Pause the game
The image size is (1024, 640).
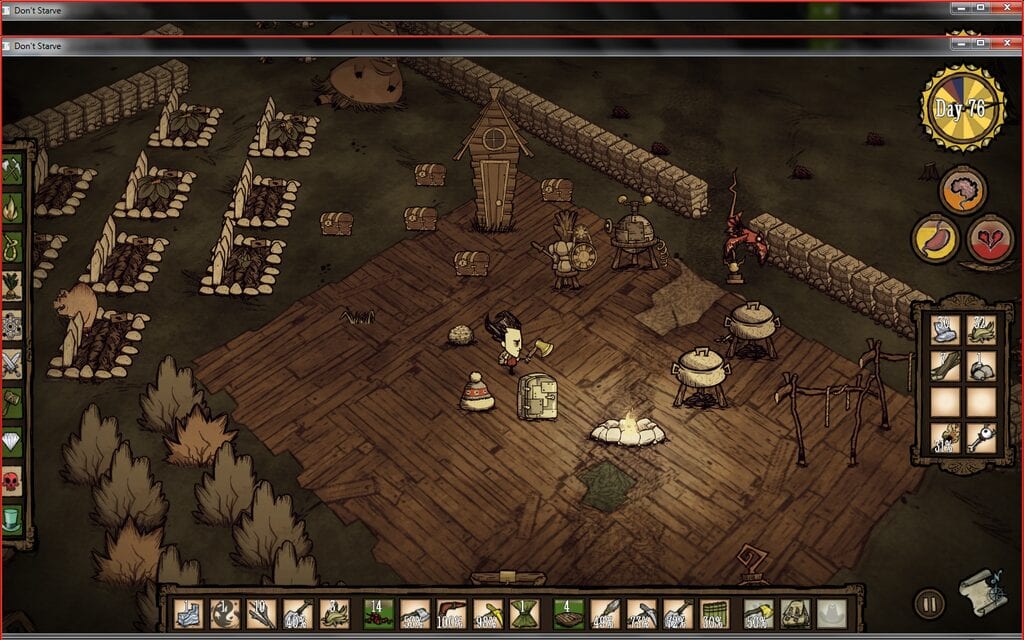coord(929,603)
